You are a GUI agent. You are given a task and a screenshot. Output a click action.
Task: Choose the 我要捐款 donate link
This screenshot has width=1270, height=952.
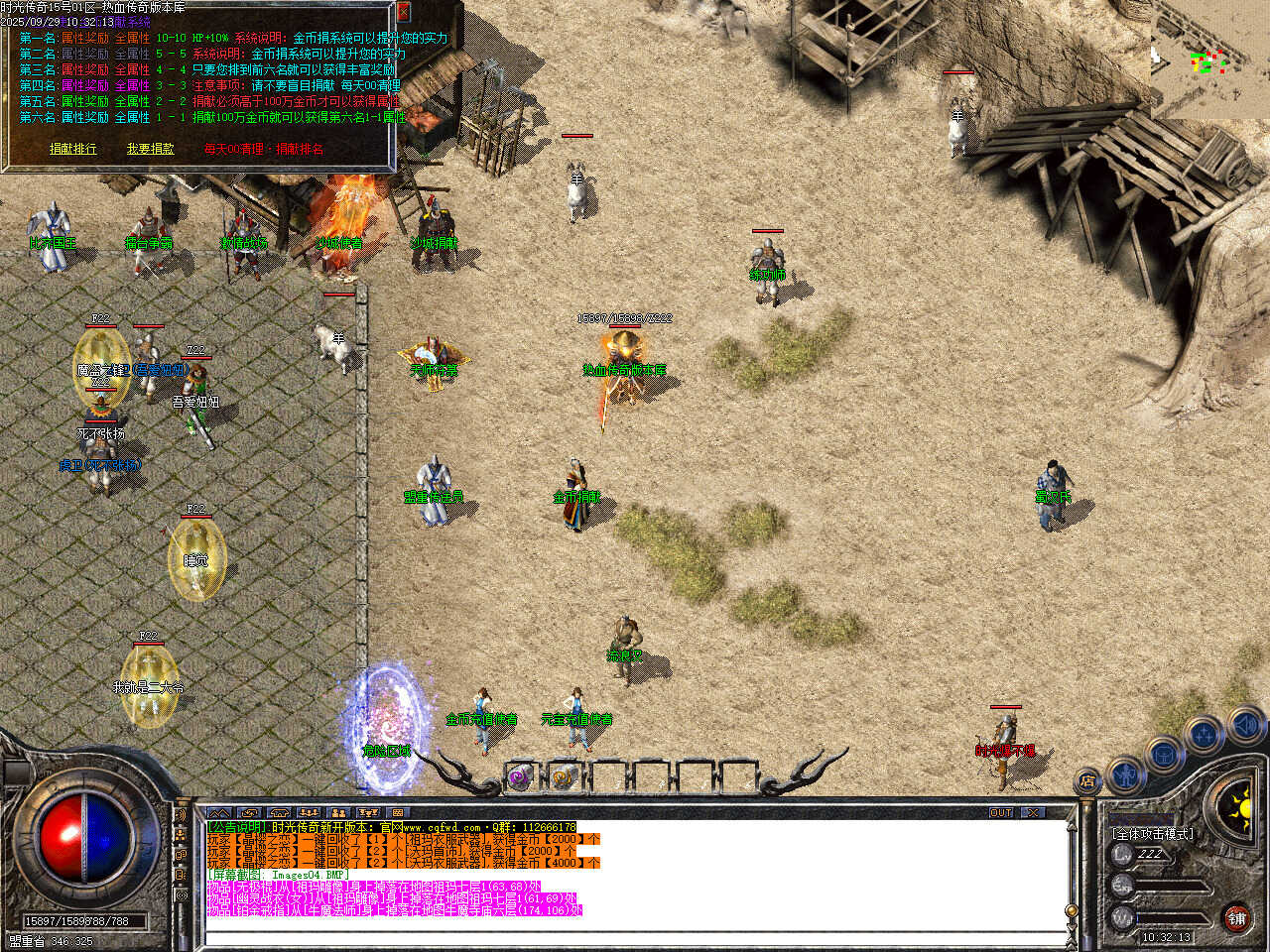pos(150,149)
